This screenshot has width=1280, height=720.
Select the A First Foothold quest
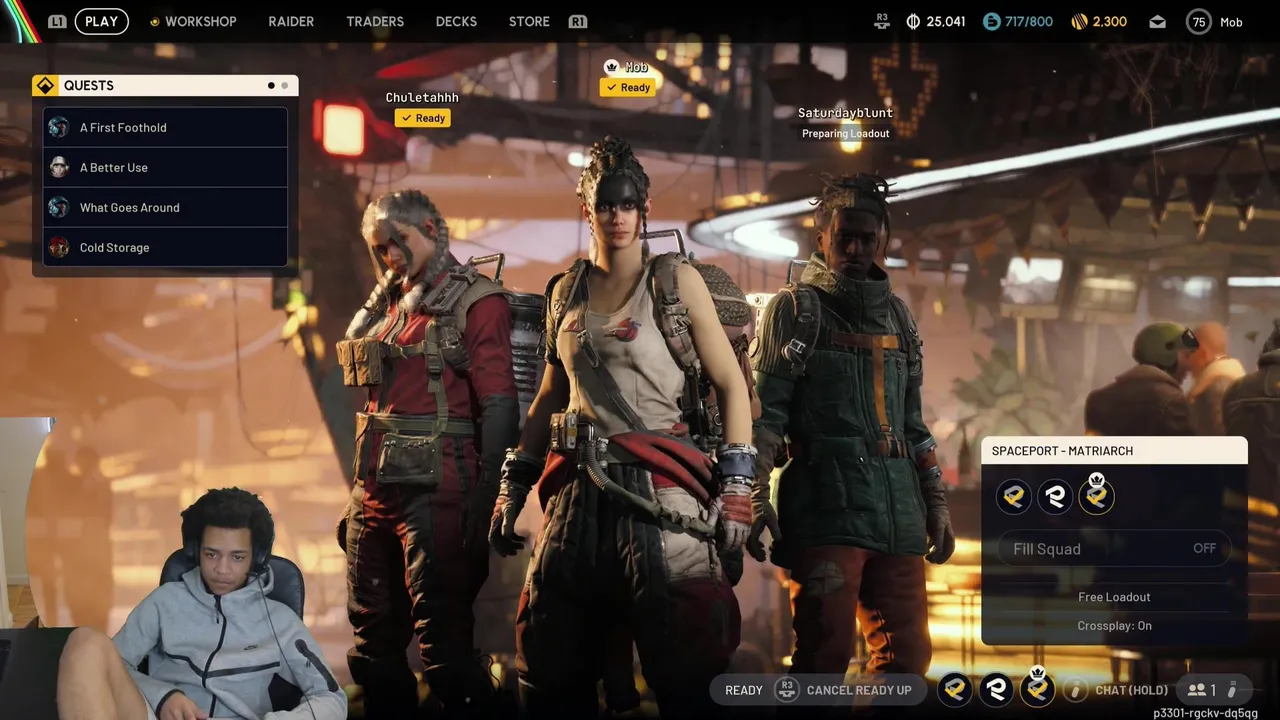point(165,127)
